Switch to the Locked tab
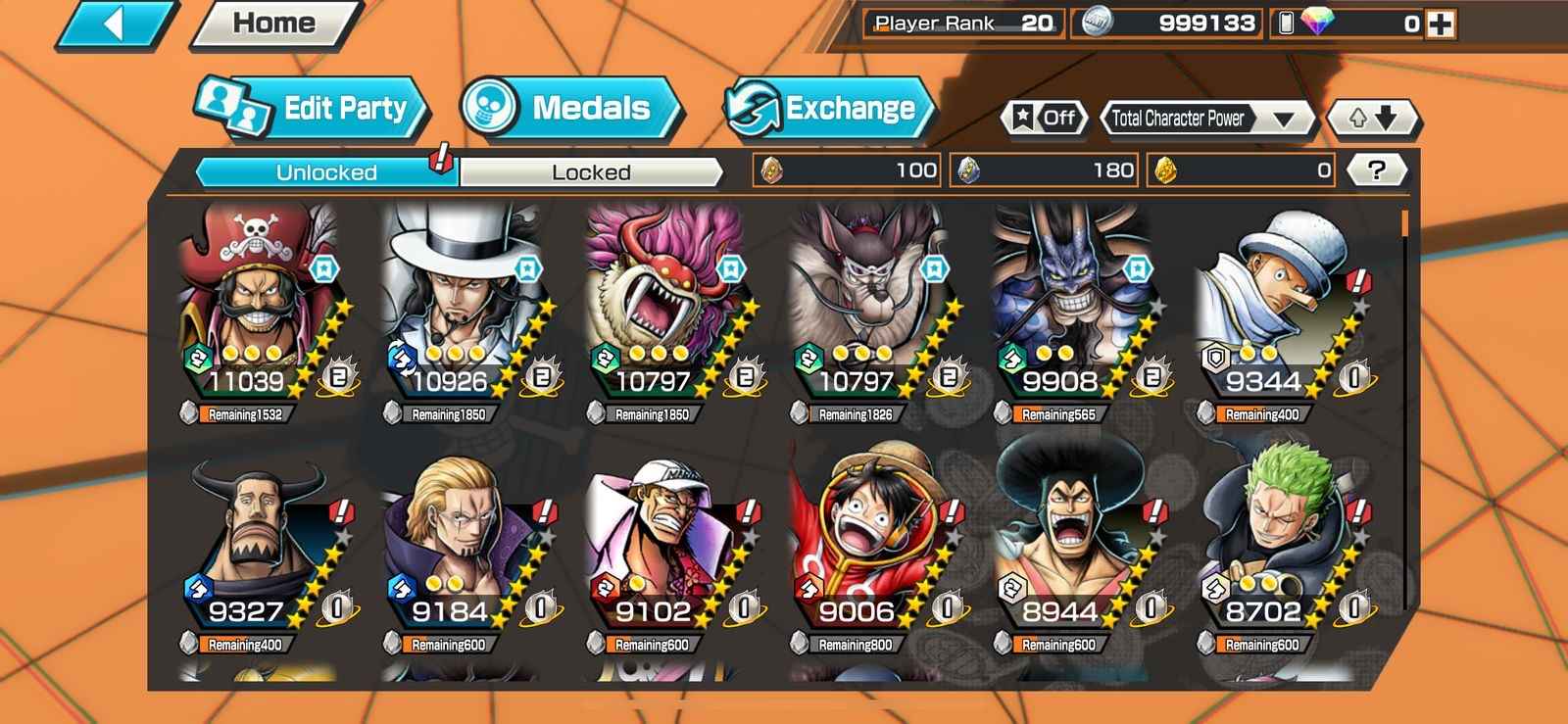 point(591,172)
